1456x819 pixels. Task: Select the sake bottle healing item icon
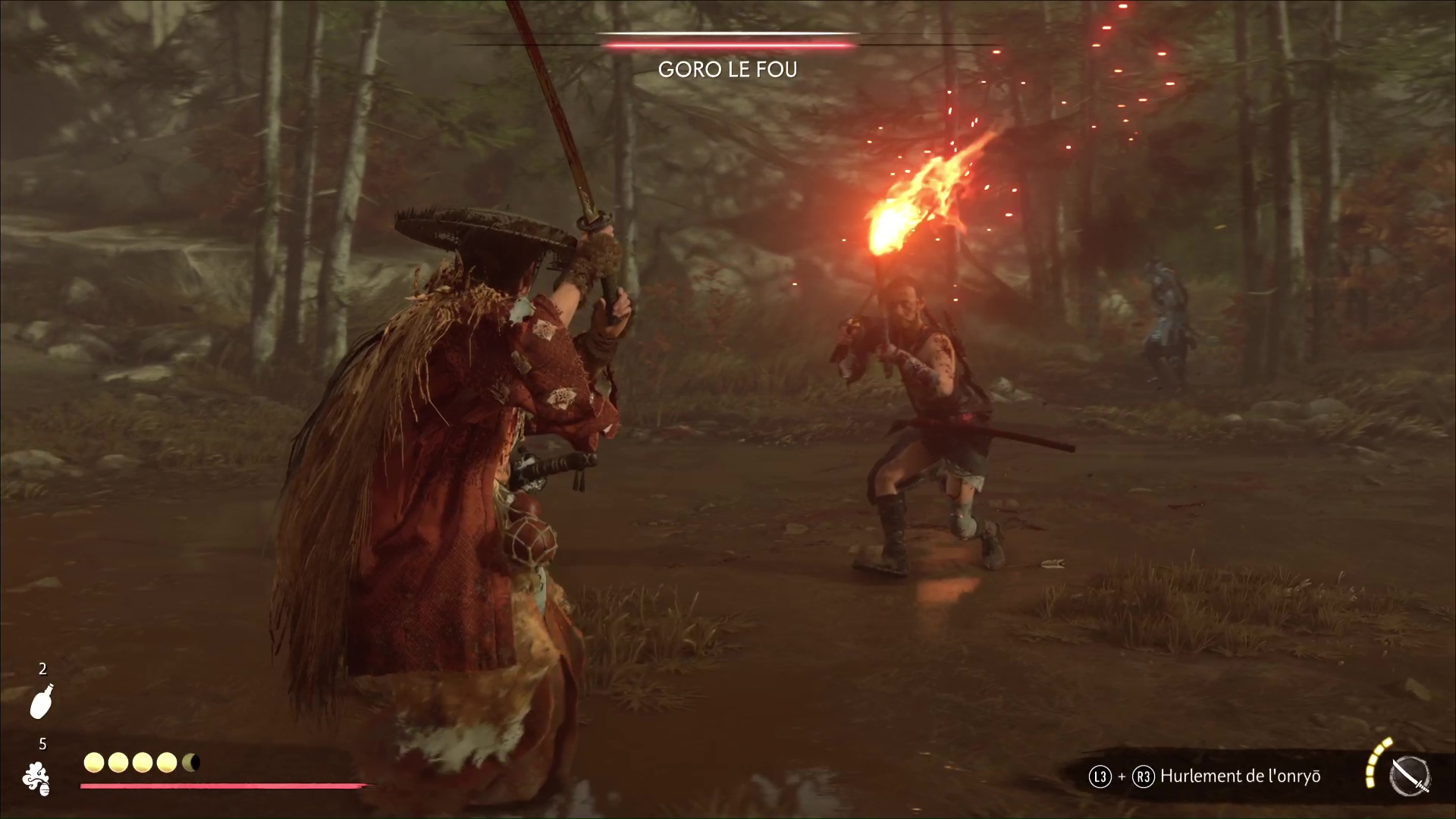pos(42,701)
